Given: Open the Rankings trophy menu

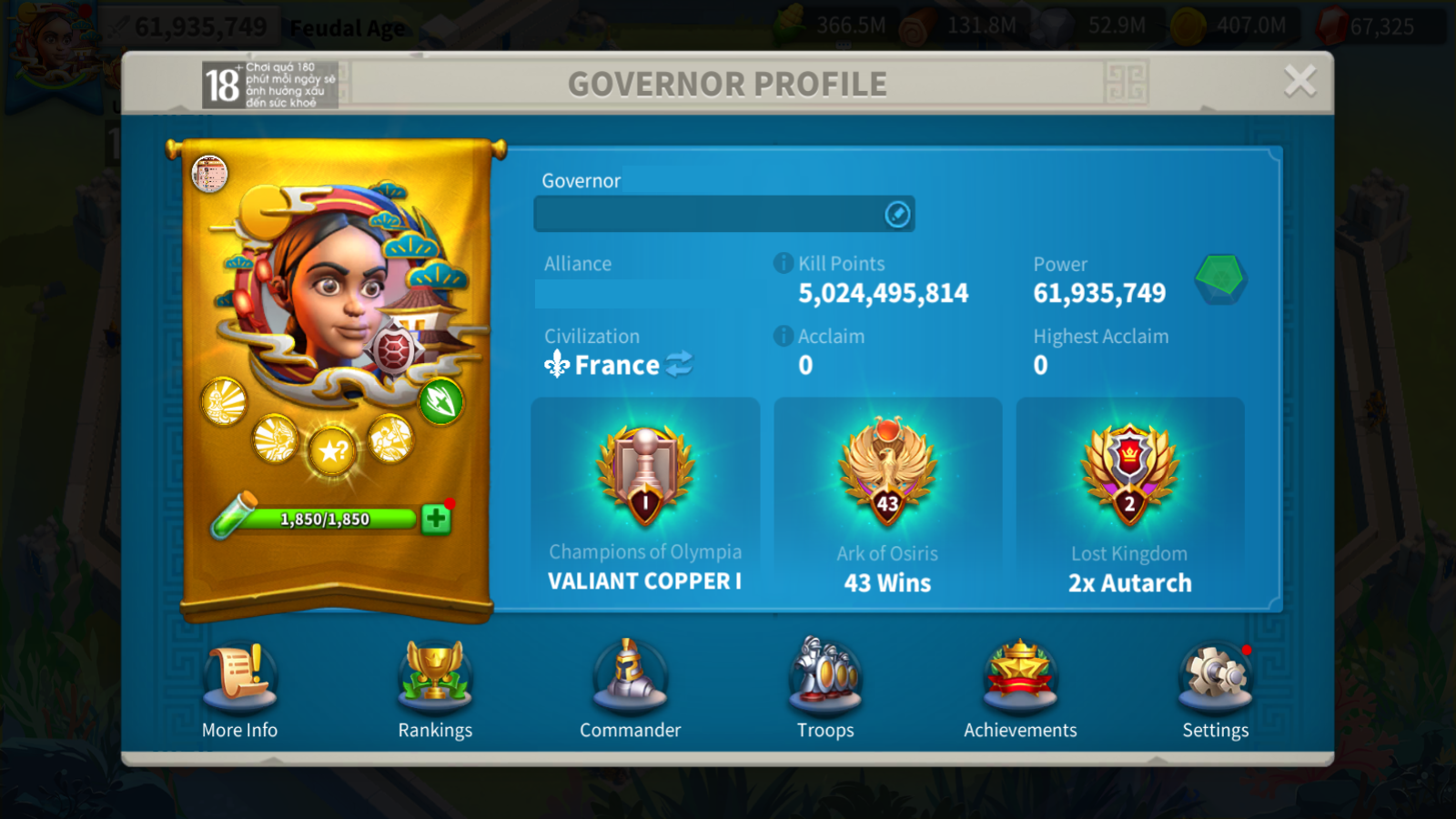Looking at the screenshot, I should 435,689.
